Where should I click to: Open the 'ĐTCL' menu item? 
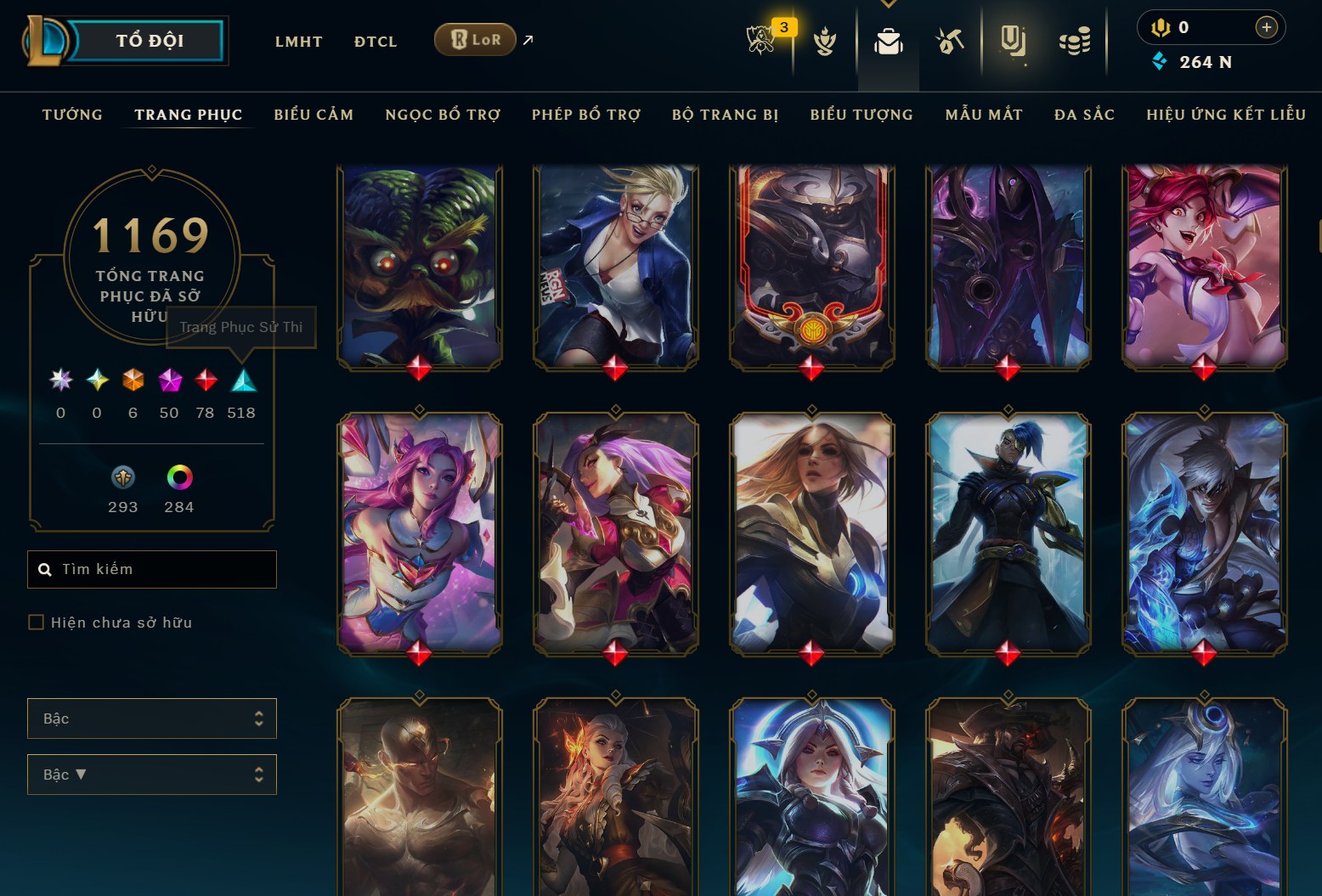(x=375, y=41)
